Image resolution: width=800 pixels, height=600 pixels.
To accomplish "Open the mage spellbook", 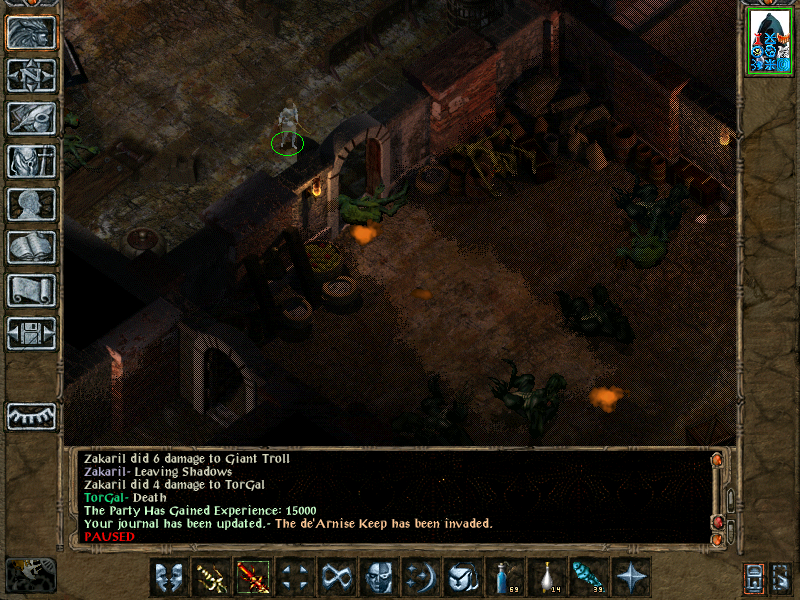I will (x=31, y=247).
